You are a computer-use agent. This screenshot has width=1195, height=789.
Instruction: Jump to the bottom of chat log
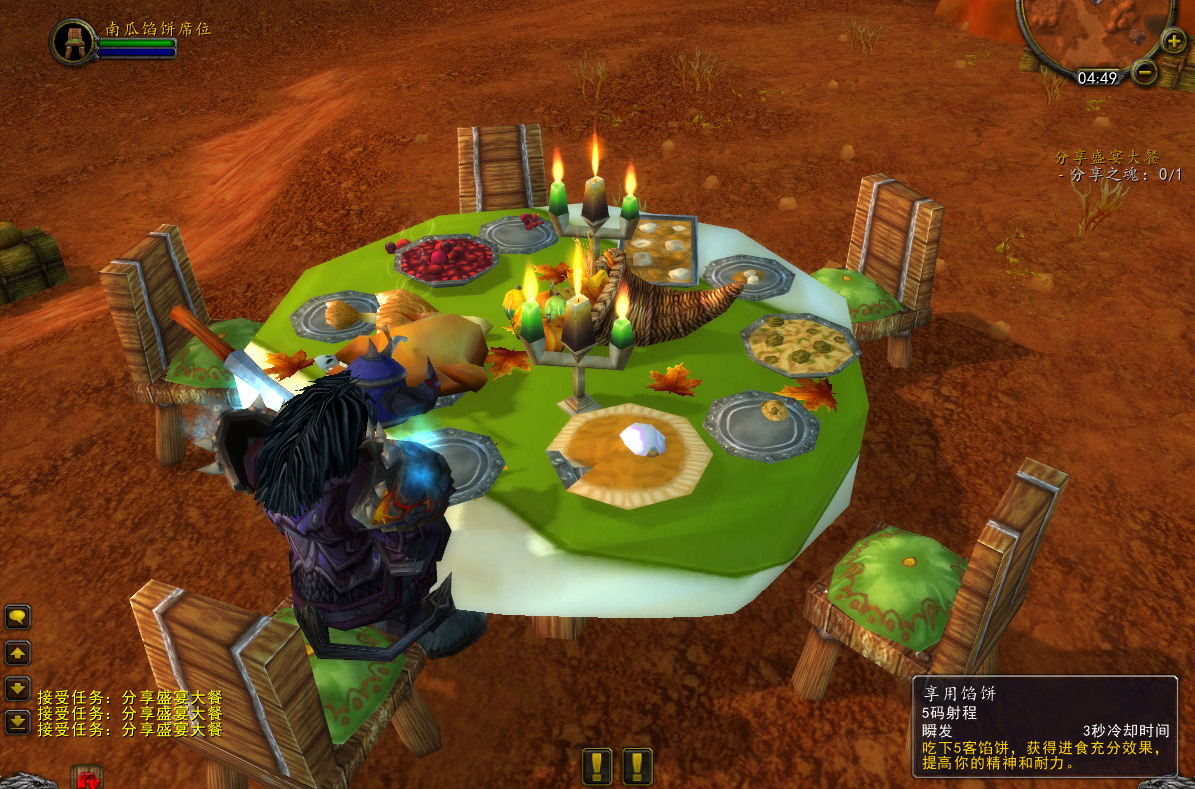point(18,721)
